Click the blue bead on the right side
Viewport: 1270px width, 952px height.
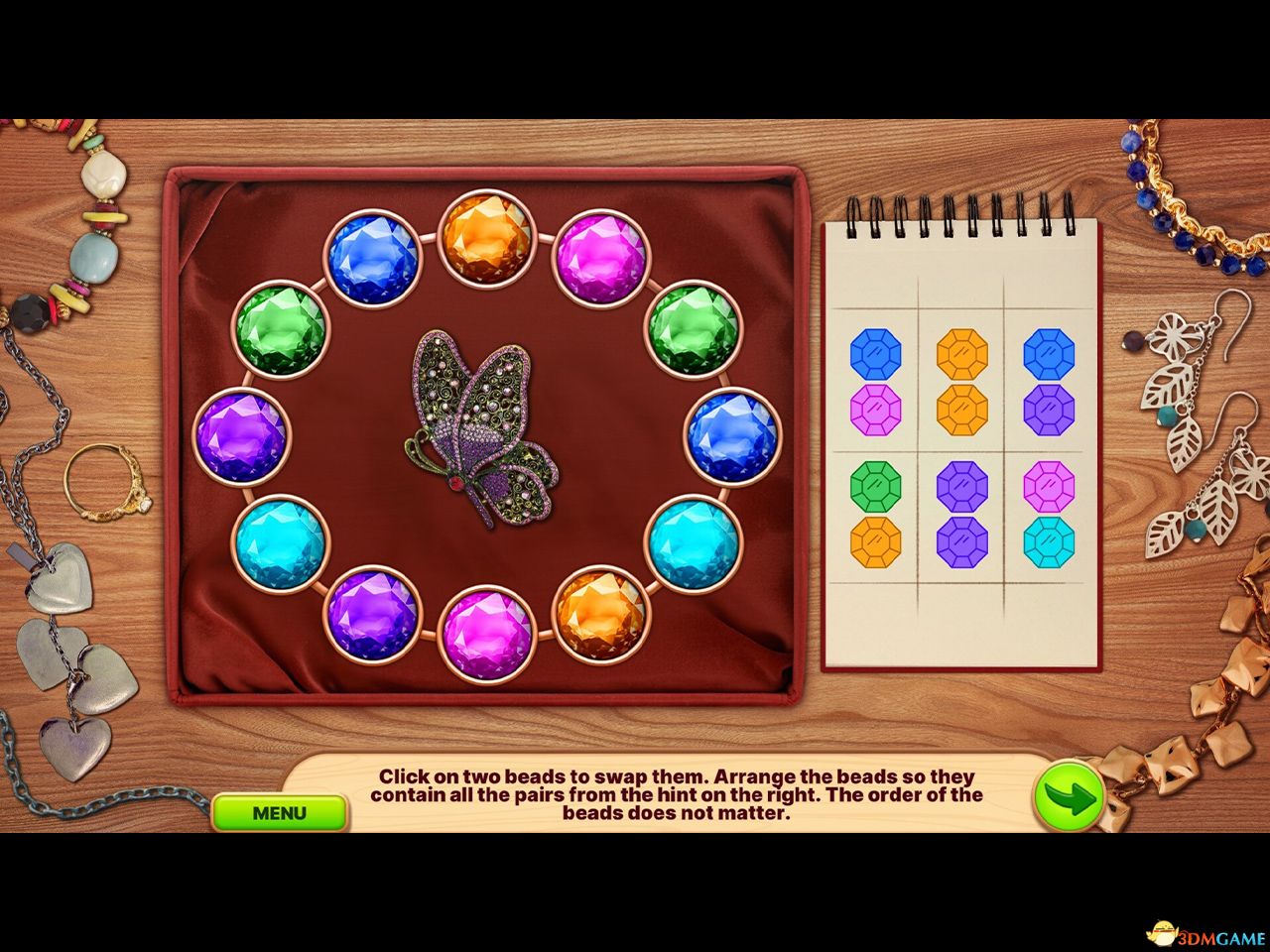(x=731, y=434)
